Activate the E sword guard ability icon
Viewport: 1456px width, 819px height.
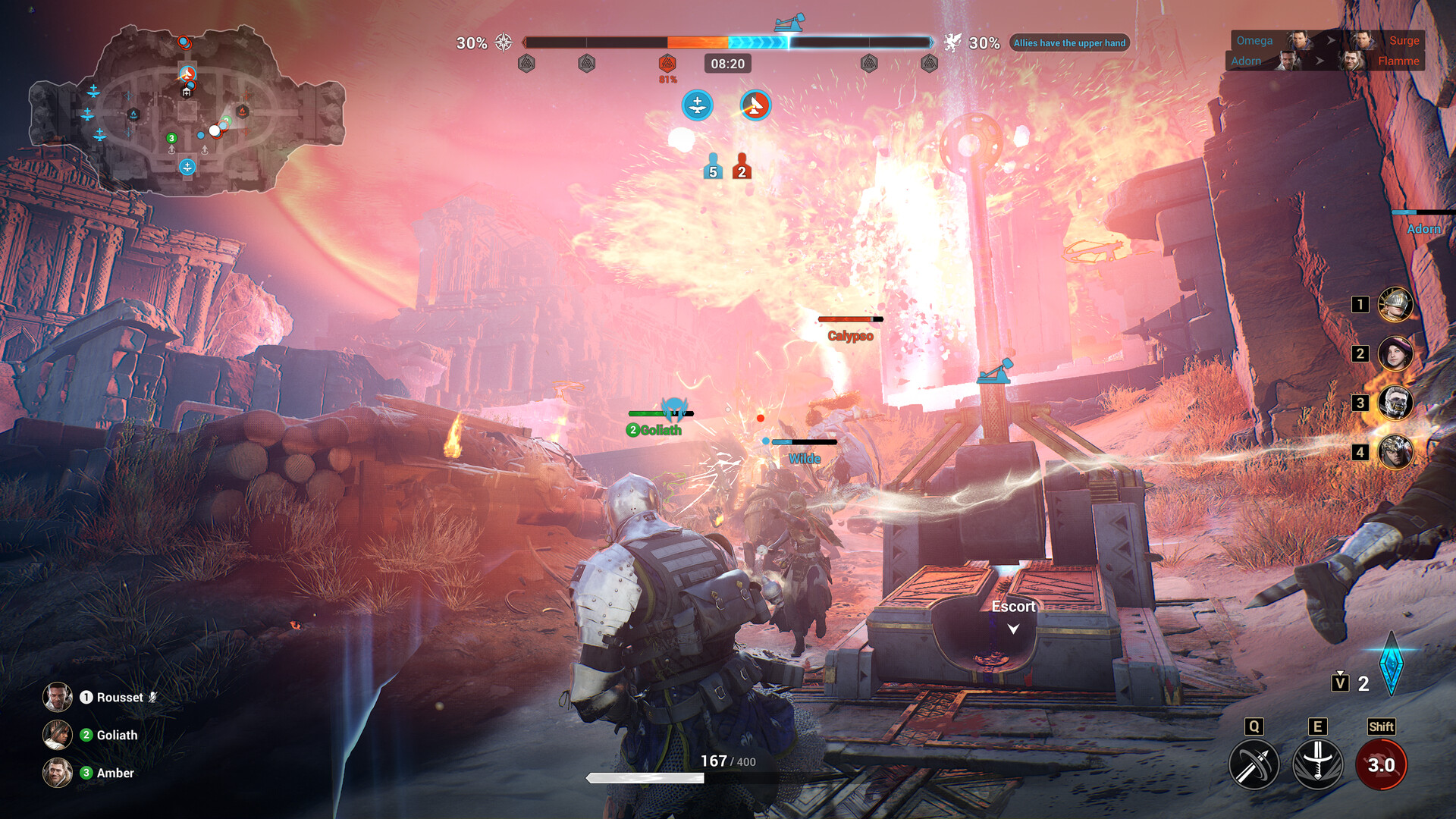1319,764
